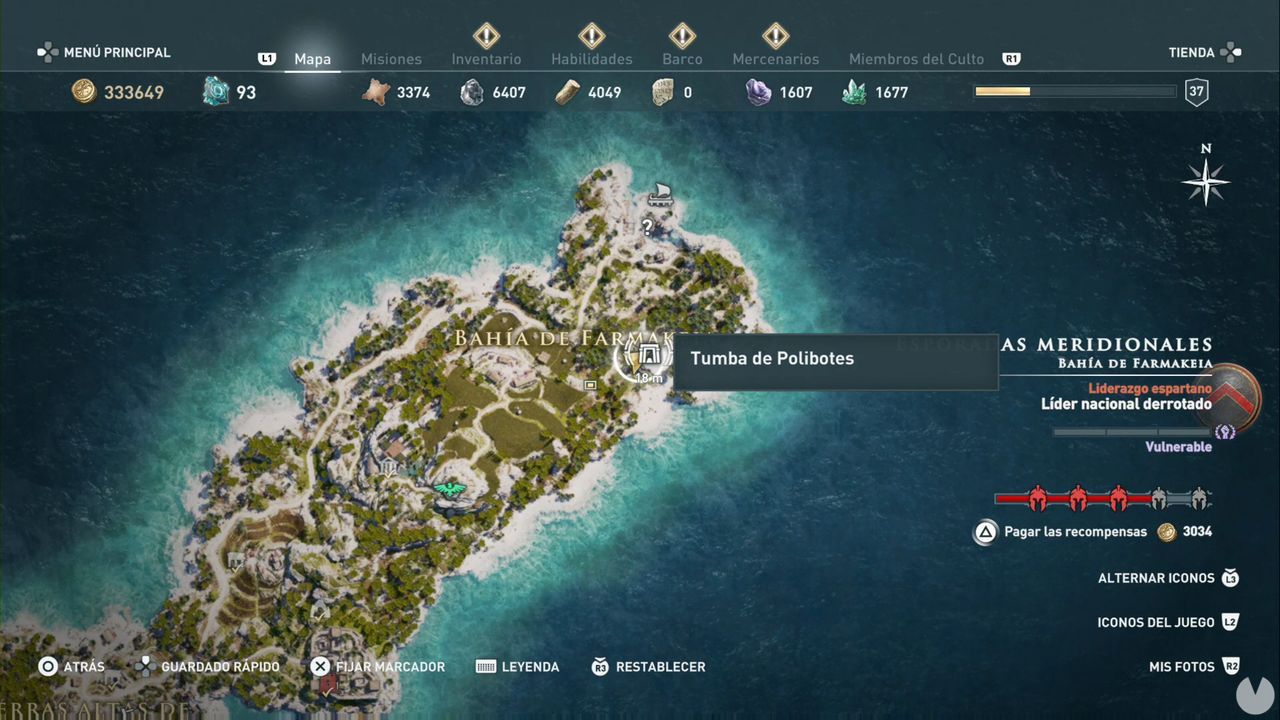Click the XP progress bar next to level 37

tap(1073, 91)
